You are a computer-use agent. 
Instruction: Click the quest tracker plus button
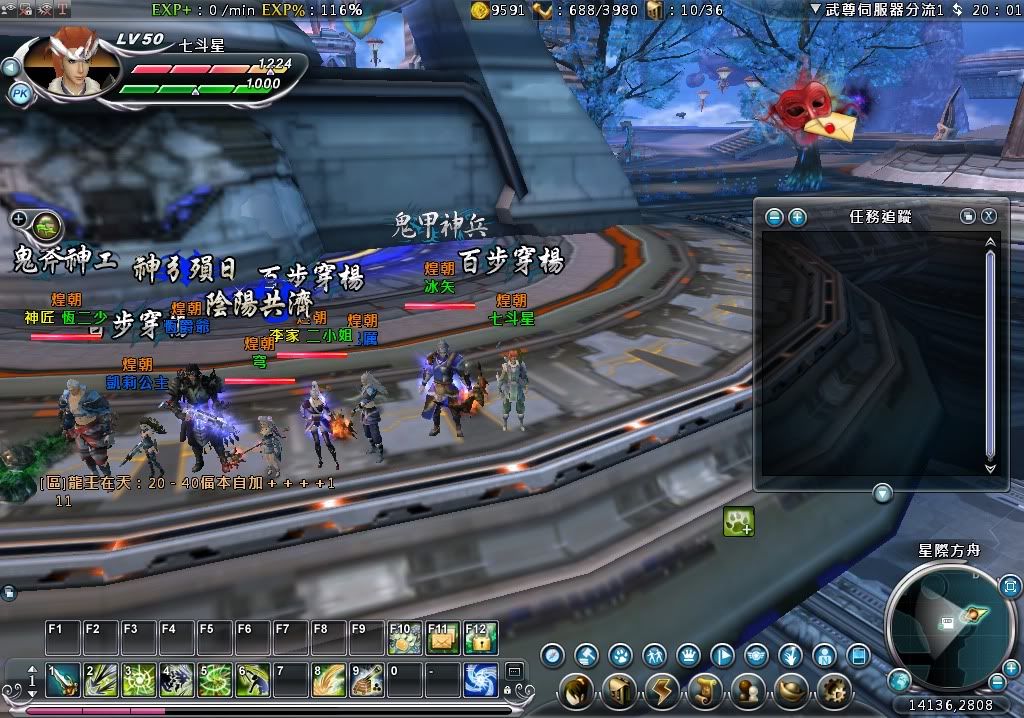click(x=797, y=216)
